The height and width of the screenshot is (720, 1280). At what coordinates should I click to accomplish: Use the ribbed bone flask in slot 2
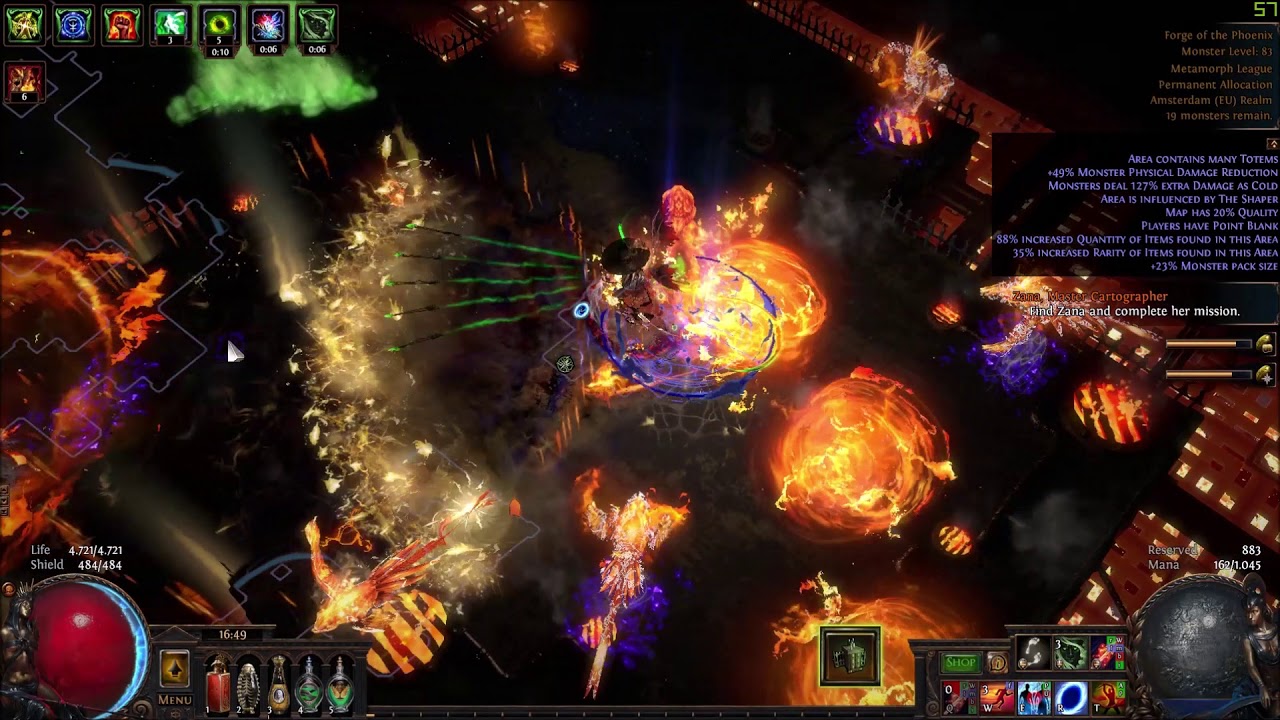click(248, 683)
